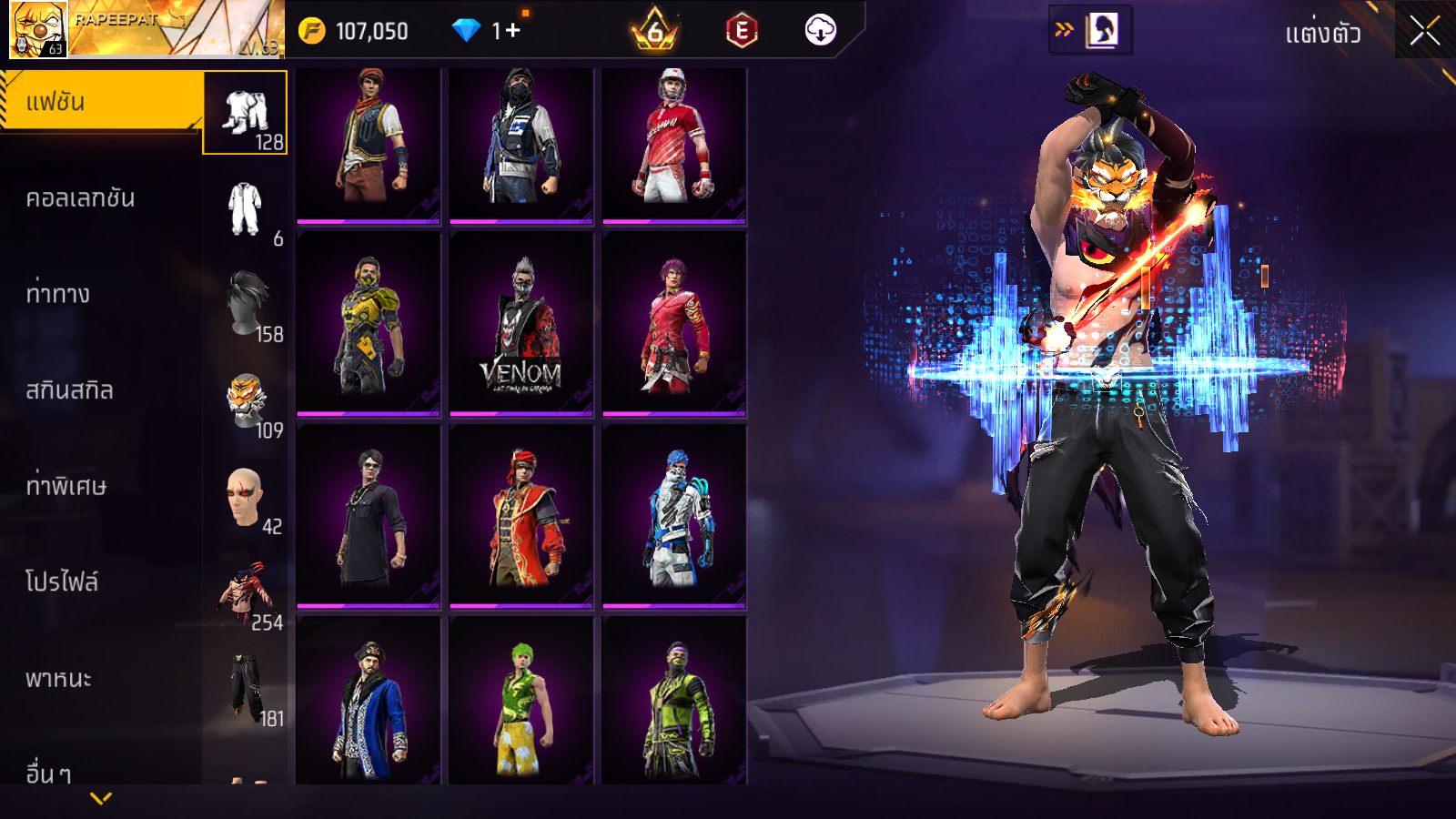
Task: Open the แฟชั่น fashion category
Action: (100, 102)
